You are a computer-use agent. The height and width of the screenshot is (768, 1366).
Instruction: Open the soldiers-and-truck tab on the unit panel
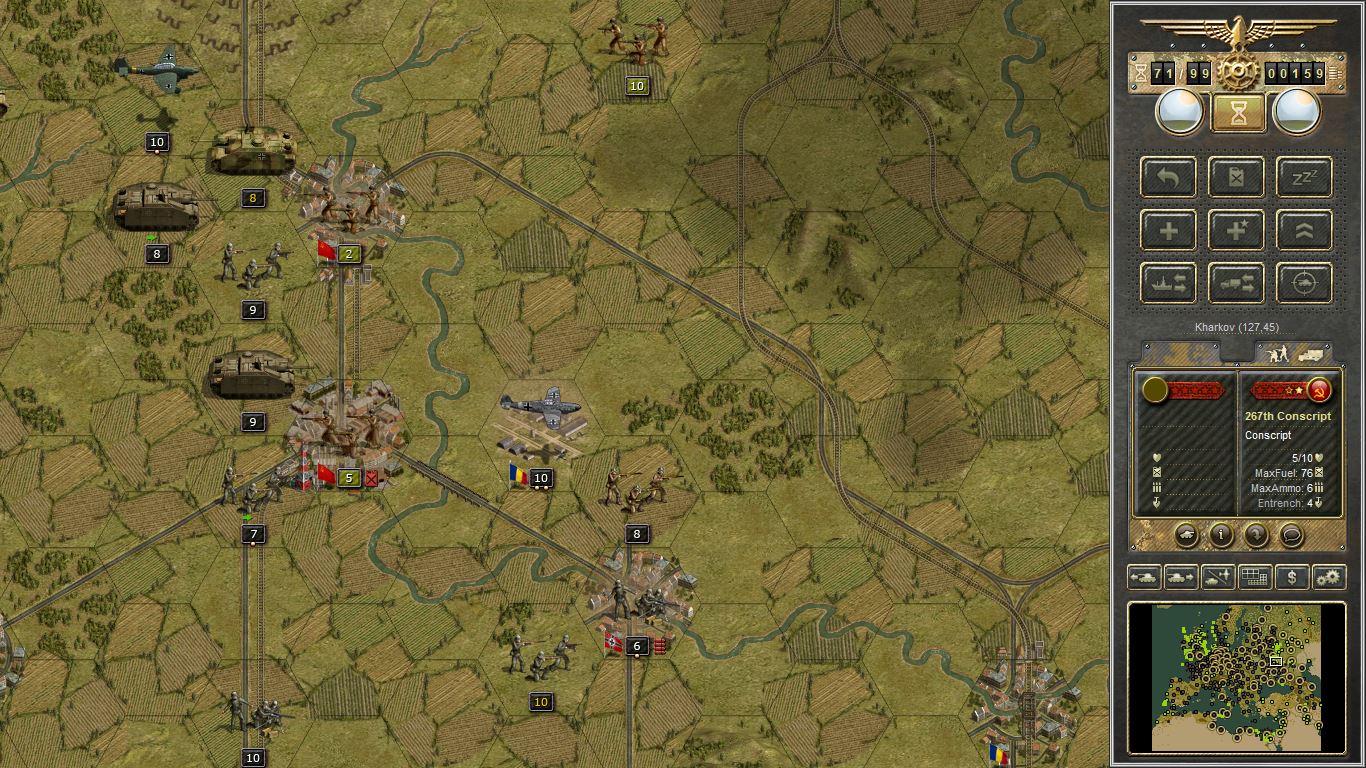[x=1300, y=352]
